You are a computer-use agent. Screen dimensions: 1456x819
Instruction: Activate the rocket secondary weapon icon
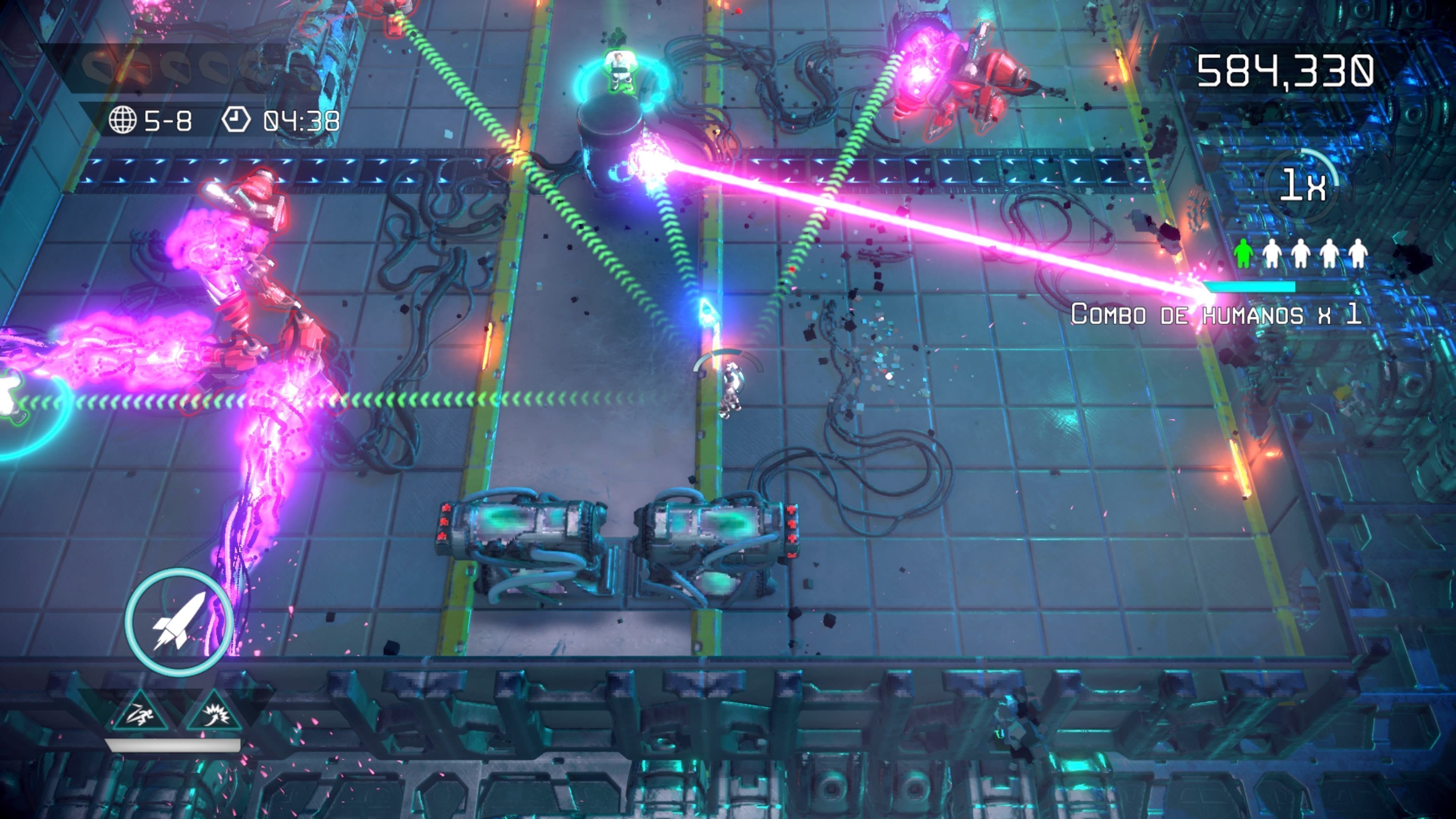[x=179, y=621]
